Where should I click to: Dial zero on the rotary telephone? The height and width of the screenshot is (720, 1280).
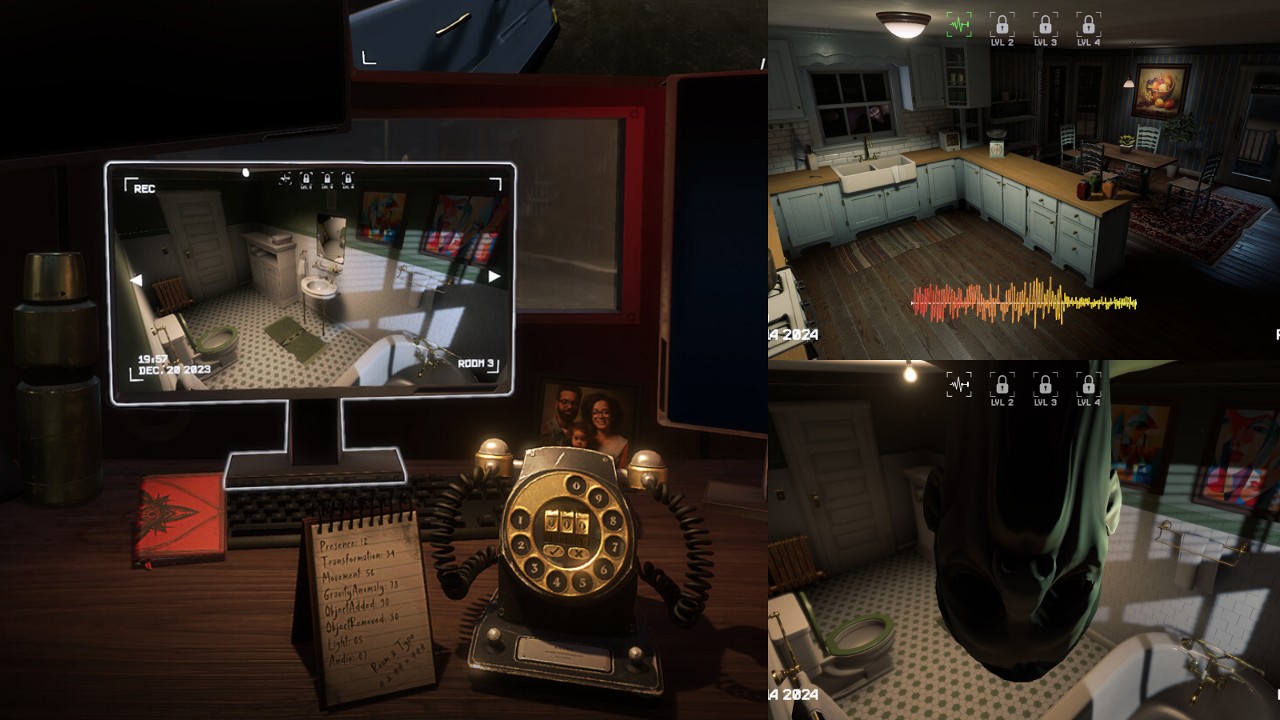[x=575, y=485]
